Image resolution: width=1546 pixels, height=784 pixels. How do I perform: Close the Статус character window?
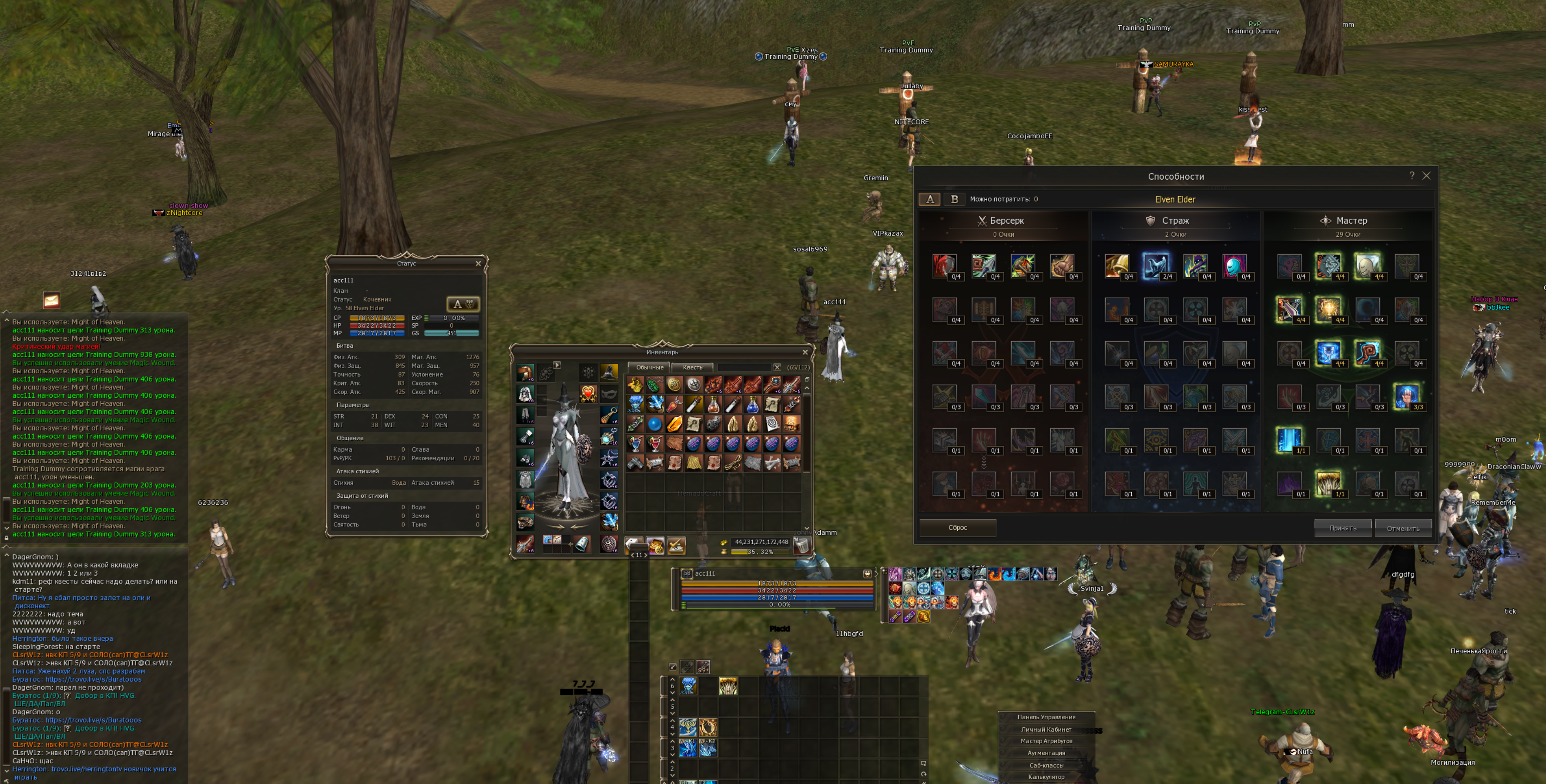click(x=478, y=264)
